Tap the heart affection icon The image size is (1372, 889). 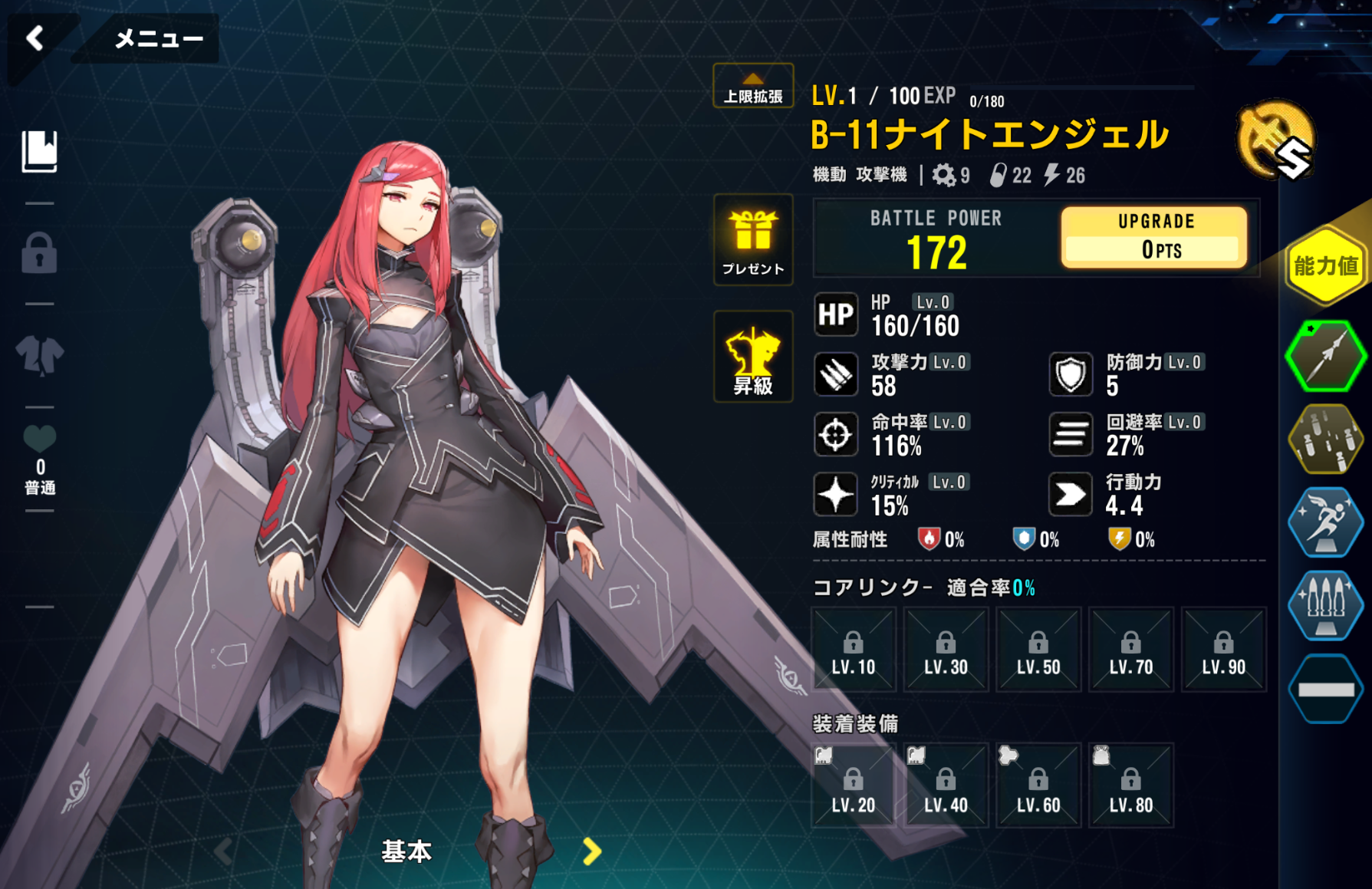click(40, 439)
